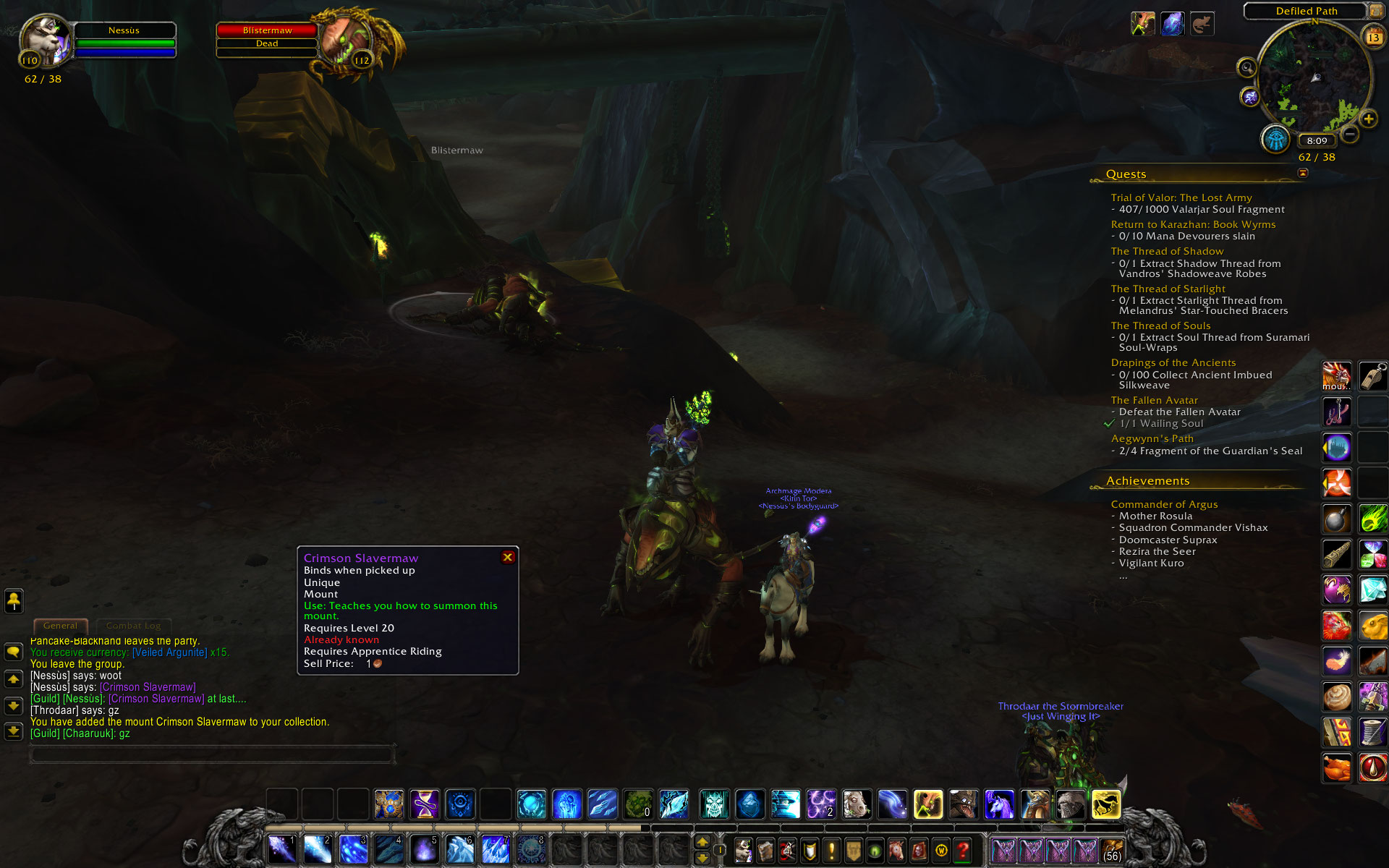Screen dimensions: 1389x868
Task: Collapse the Quests objective tracker
Action: (1303, 173)
